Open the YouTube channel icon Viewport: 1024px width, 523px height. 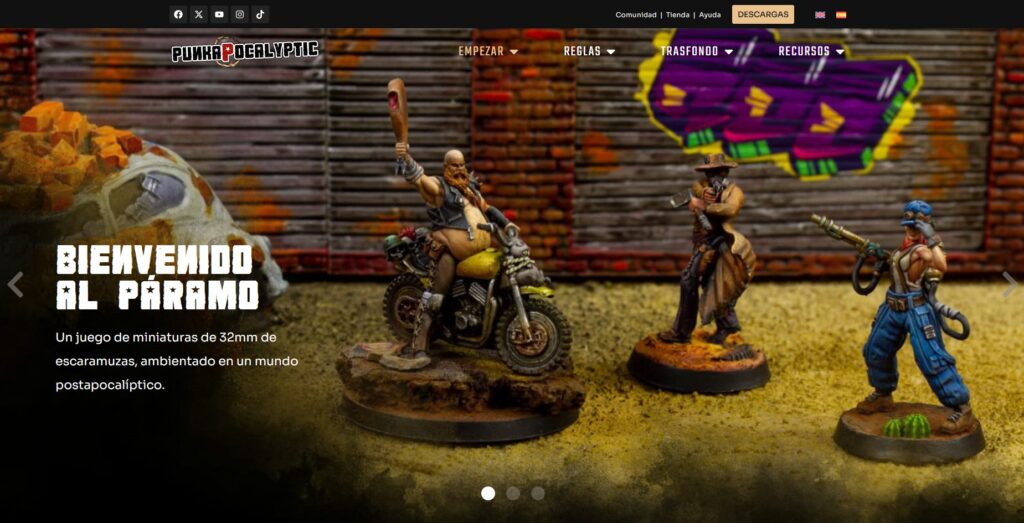point(219,14)
